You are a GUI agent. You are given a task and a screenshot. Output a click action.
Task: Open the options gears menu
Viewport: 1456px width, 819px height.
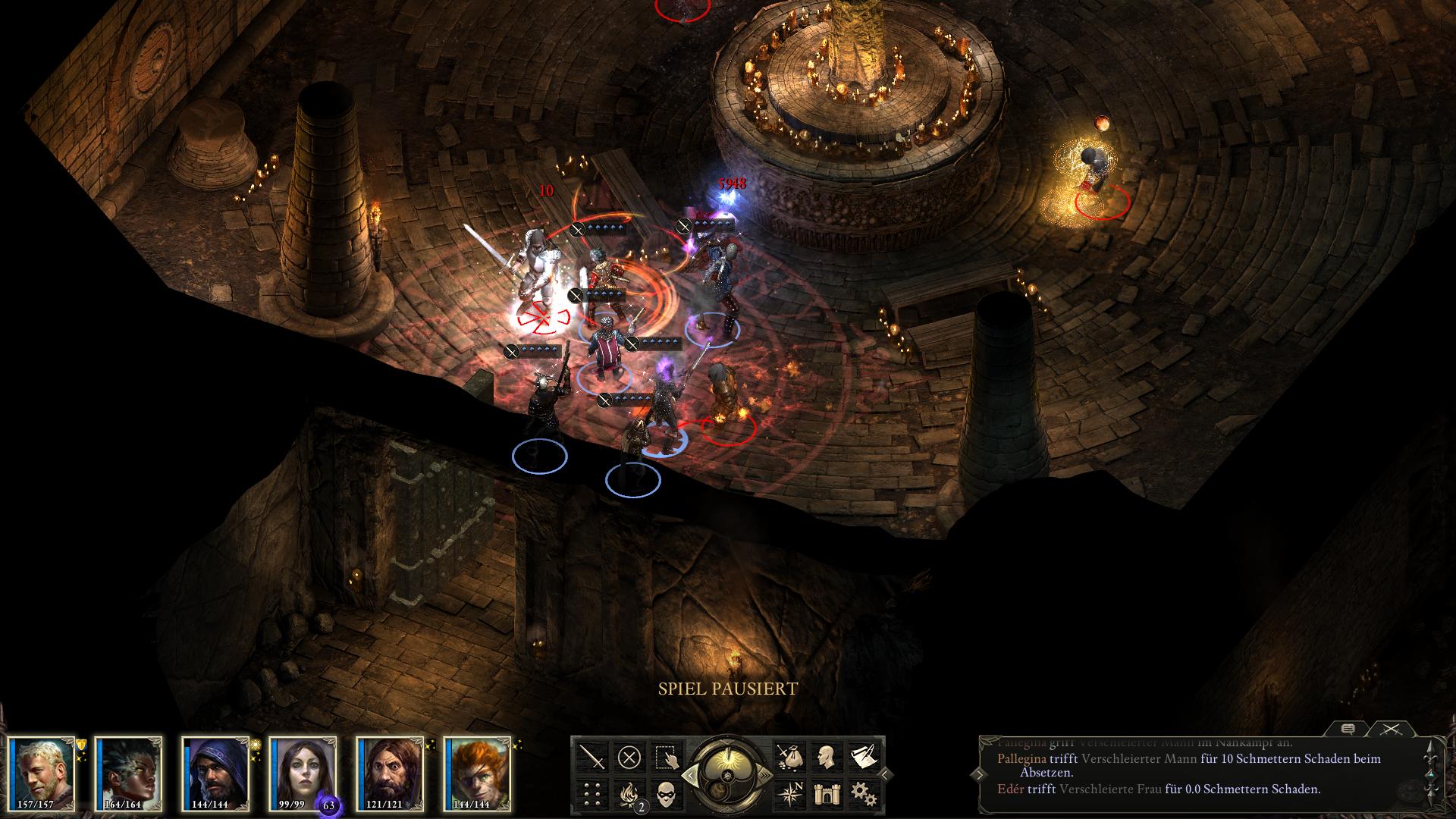click(x=863, y=793)
